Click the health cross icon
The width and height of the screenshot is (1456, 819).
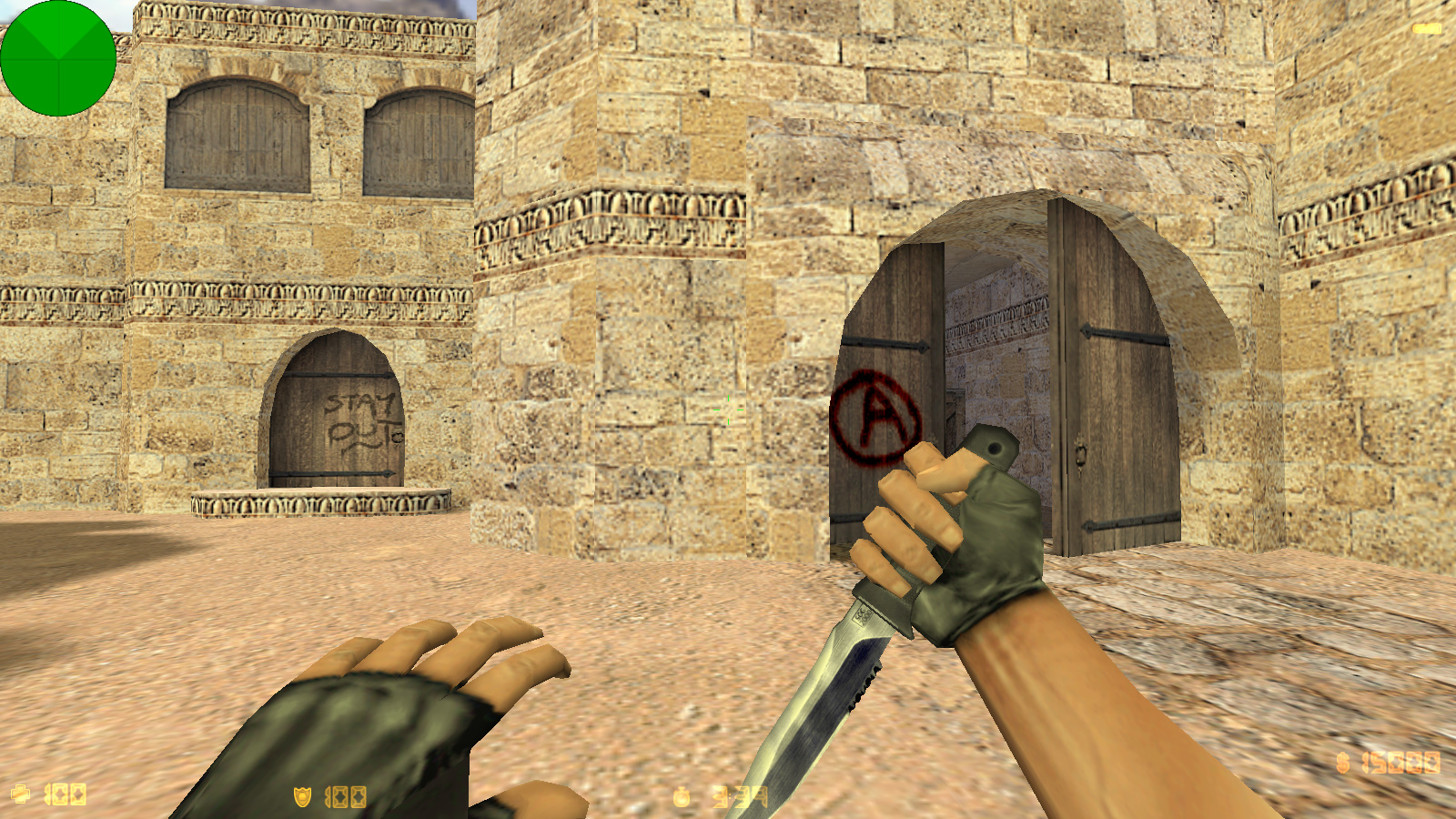pyautogui.click(x=20, y=794)
